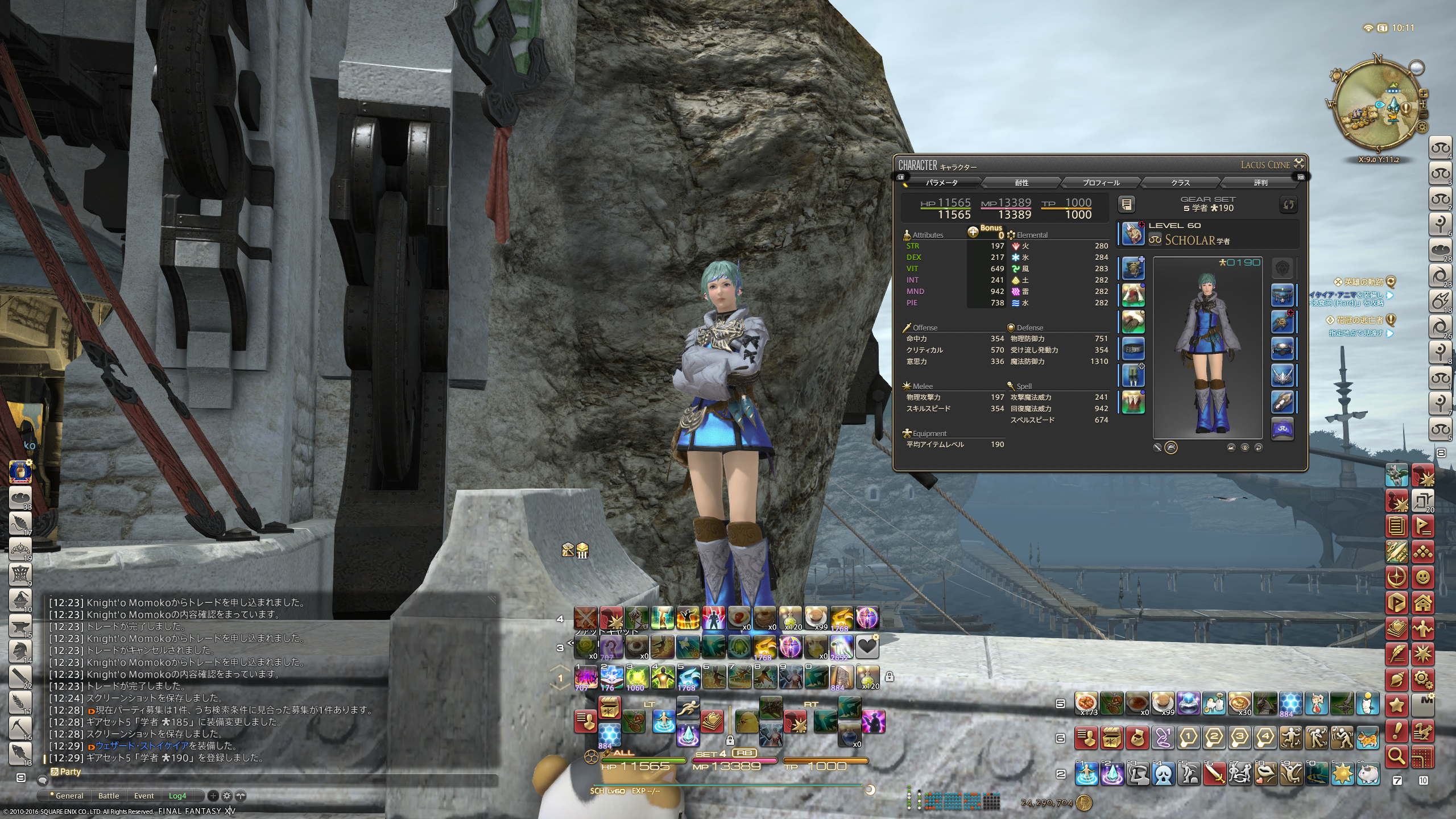Switch to the 耐性 tab
The height and width of the screenshot is (819, 1456).
(1021, 183)
